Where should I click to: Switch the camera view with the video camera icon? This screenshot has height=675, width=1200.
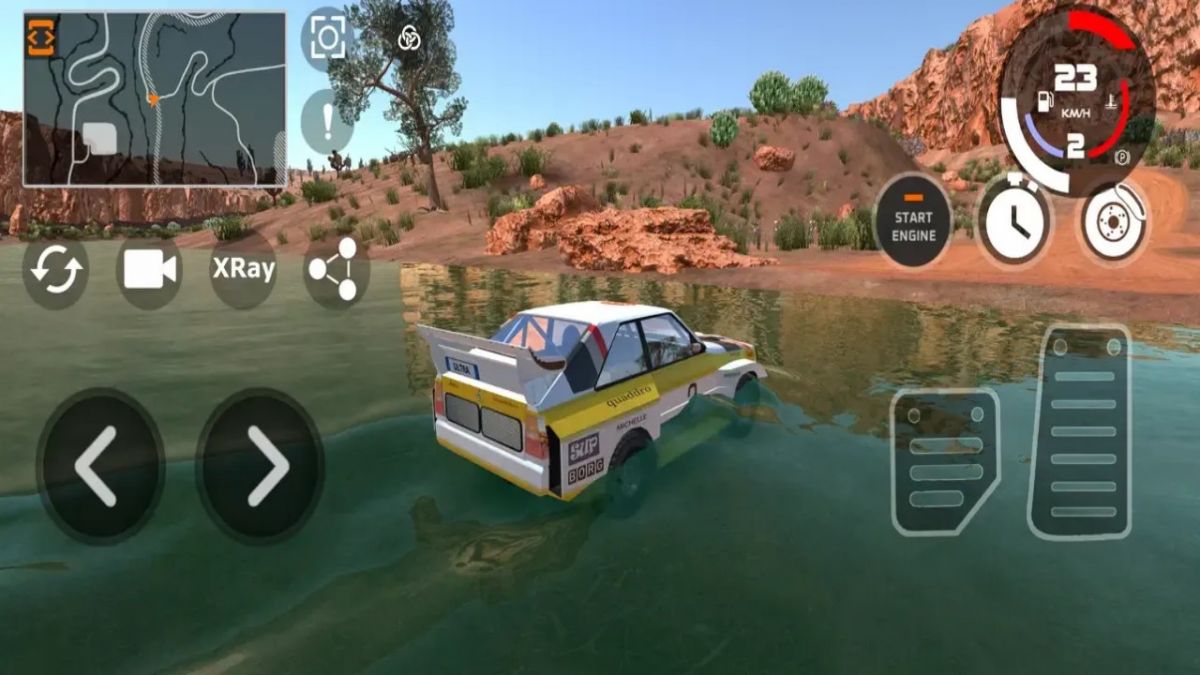[149, 270]
